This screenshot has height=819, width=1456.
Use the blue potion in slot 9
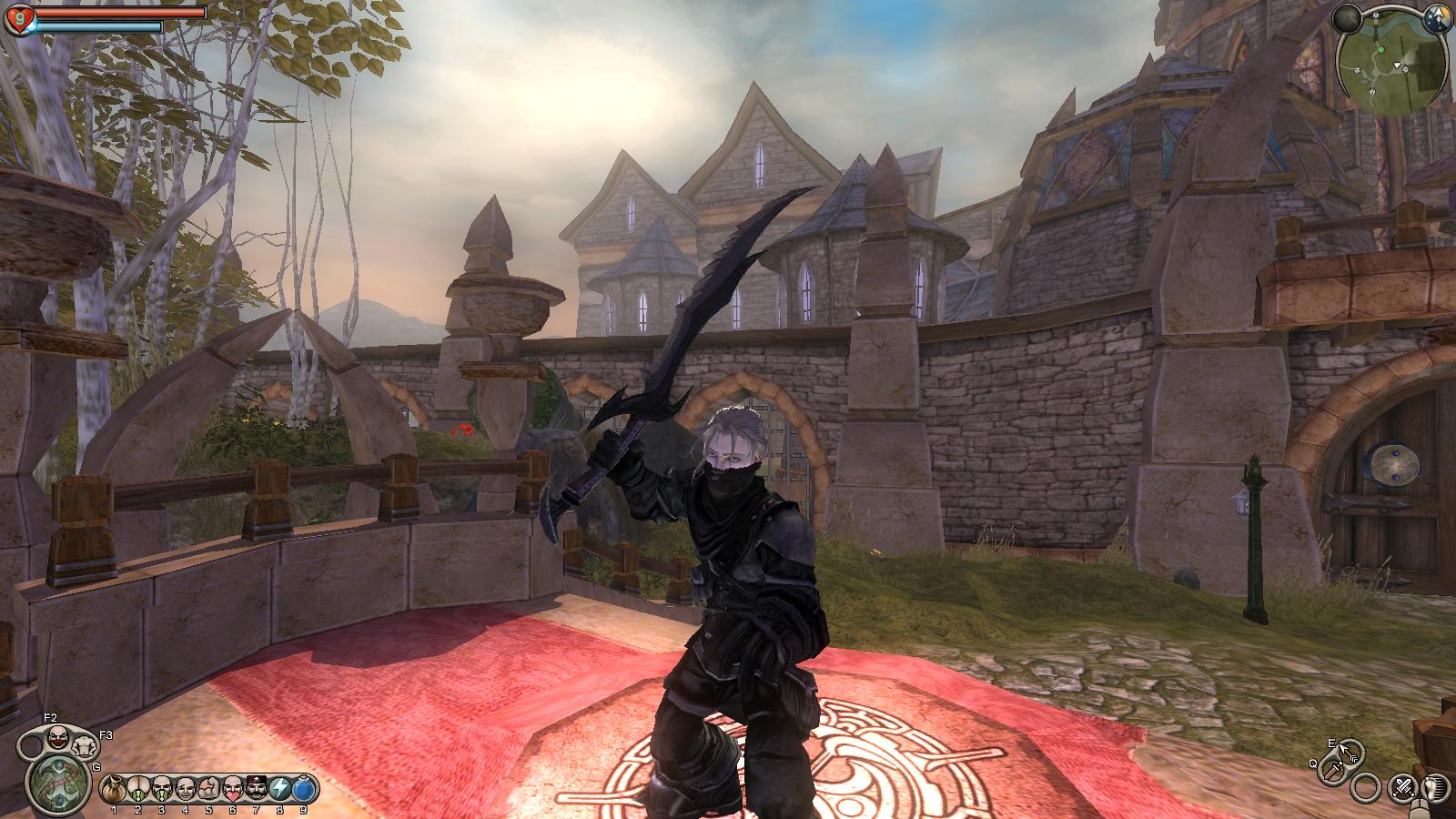coord(304,788)
